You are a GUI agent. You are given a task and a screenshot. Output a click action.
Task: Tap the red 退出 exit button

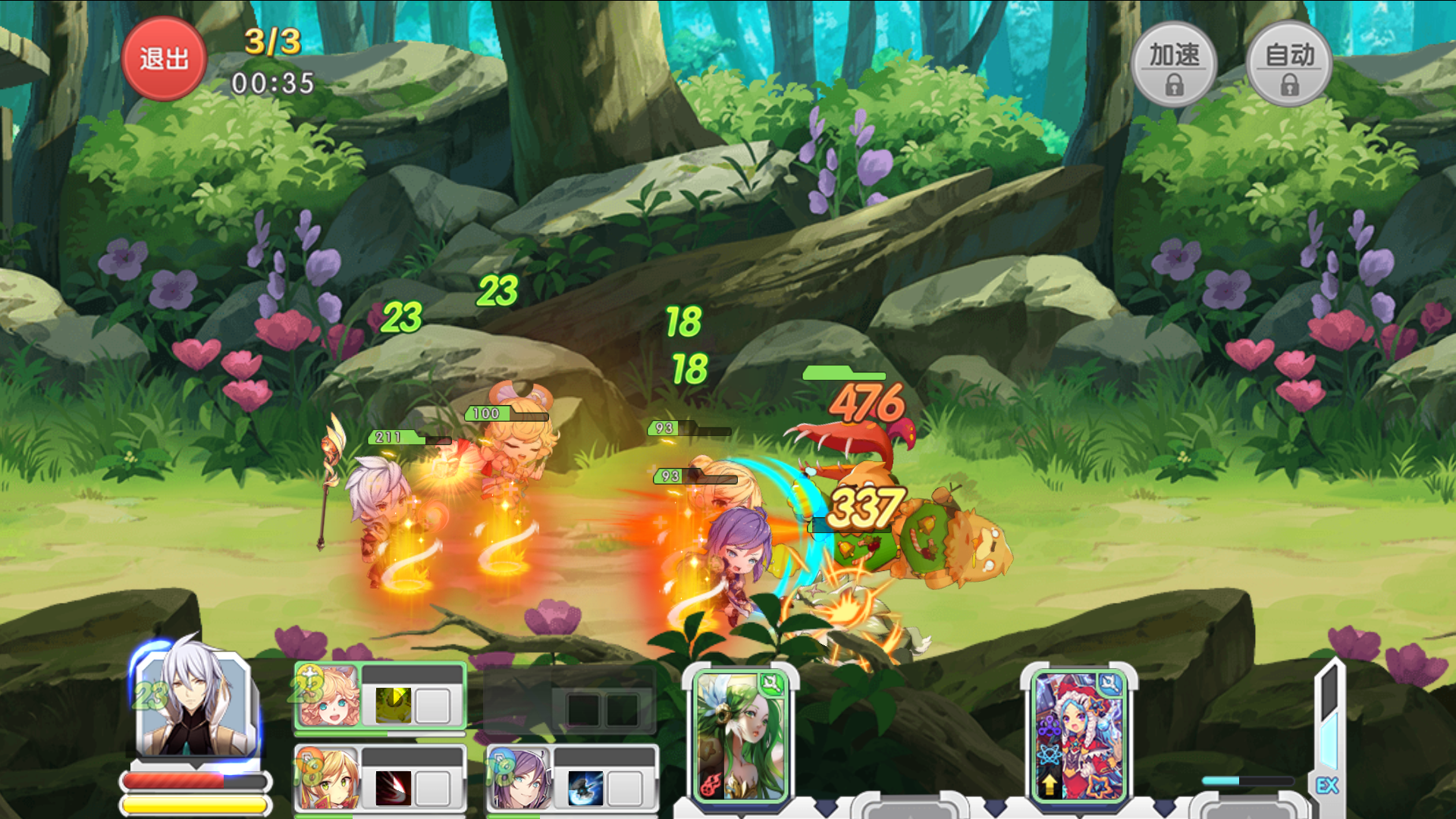(164, 59)
